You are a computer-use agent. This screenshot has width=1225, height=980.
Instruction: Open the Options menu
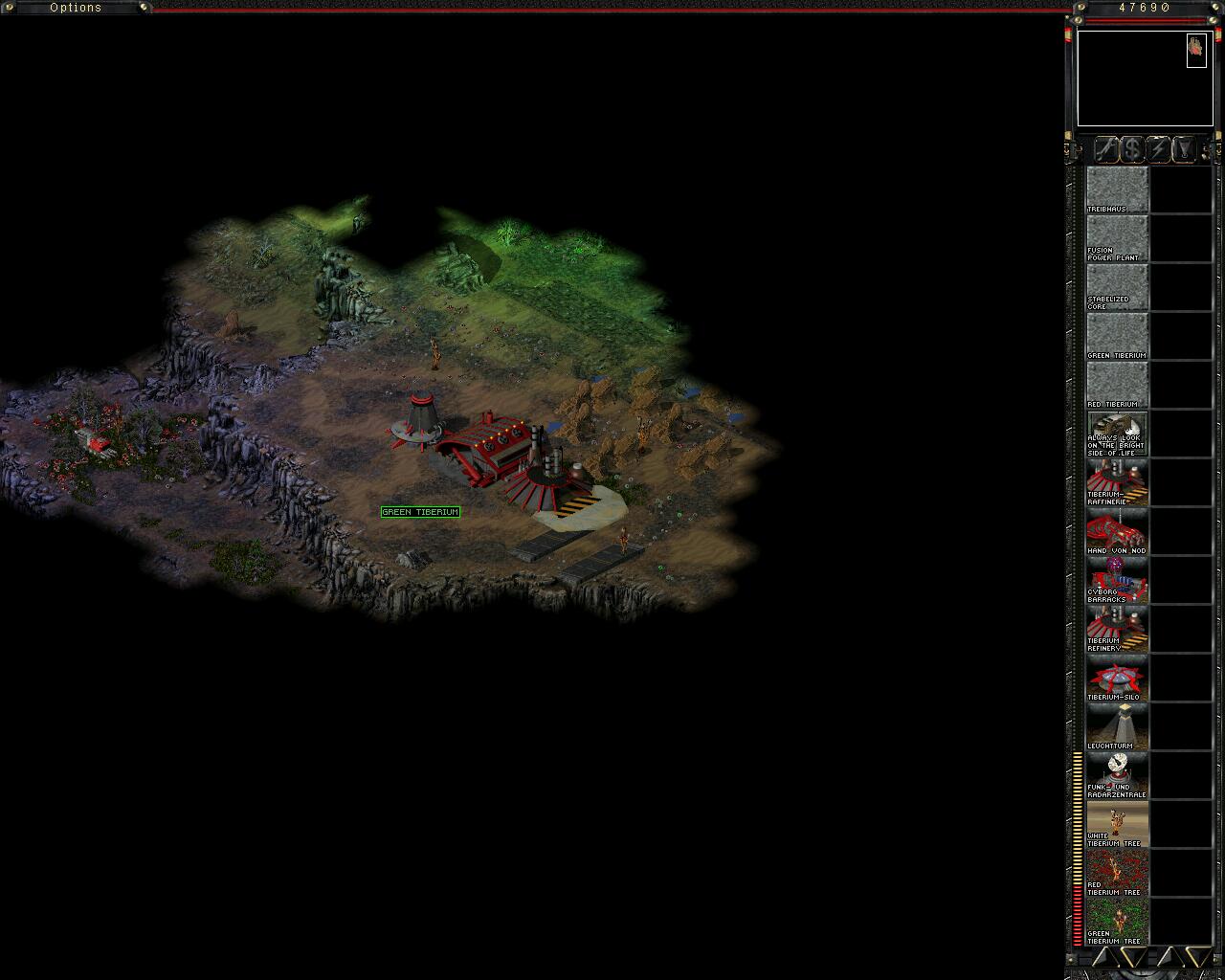(x=76, y=8)
